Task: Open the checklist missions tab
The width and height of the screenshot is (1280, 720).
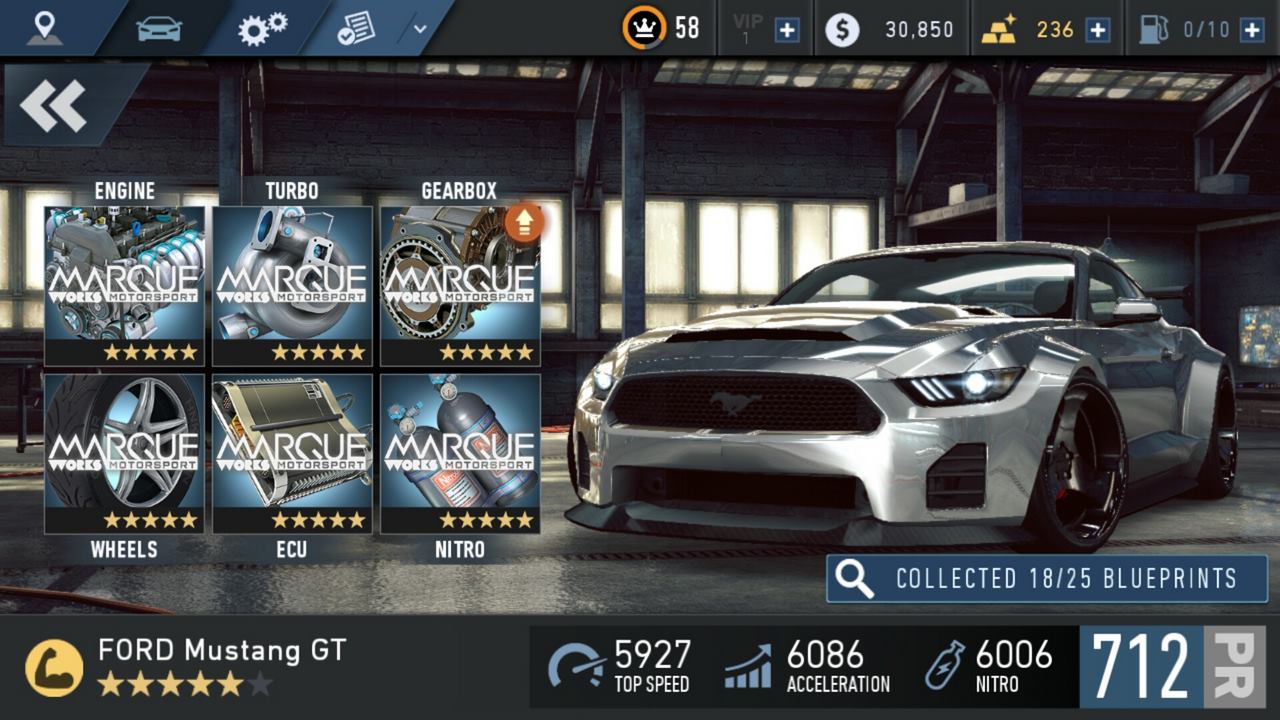Action: (356, 28)
